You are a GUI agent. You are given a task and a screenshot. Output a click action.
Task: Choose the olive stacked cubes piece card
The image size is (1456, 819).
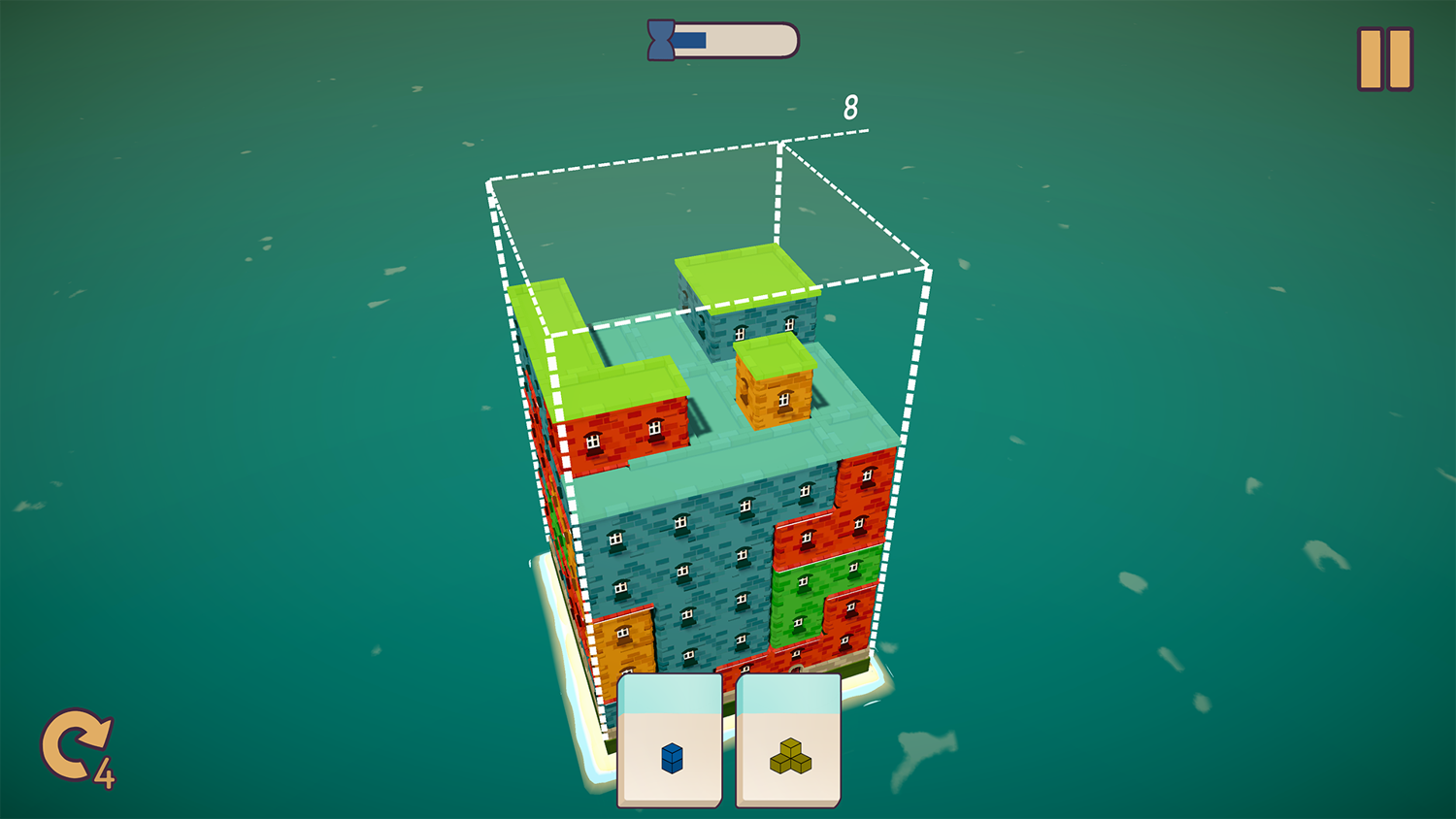pos(789,742)
